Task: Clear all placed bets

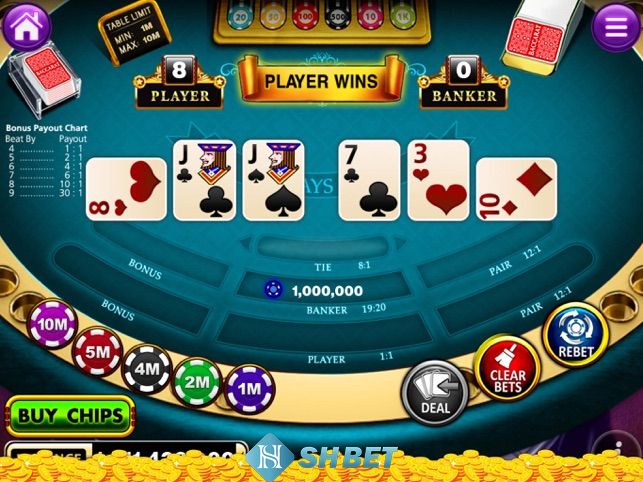Action: [x=507, y=367]
